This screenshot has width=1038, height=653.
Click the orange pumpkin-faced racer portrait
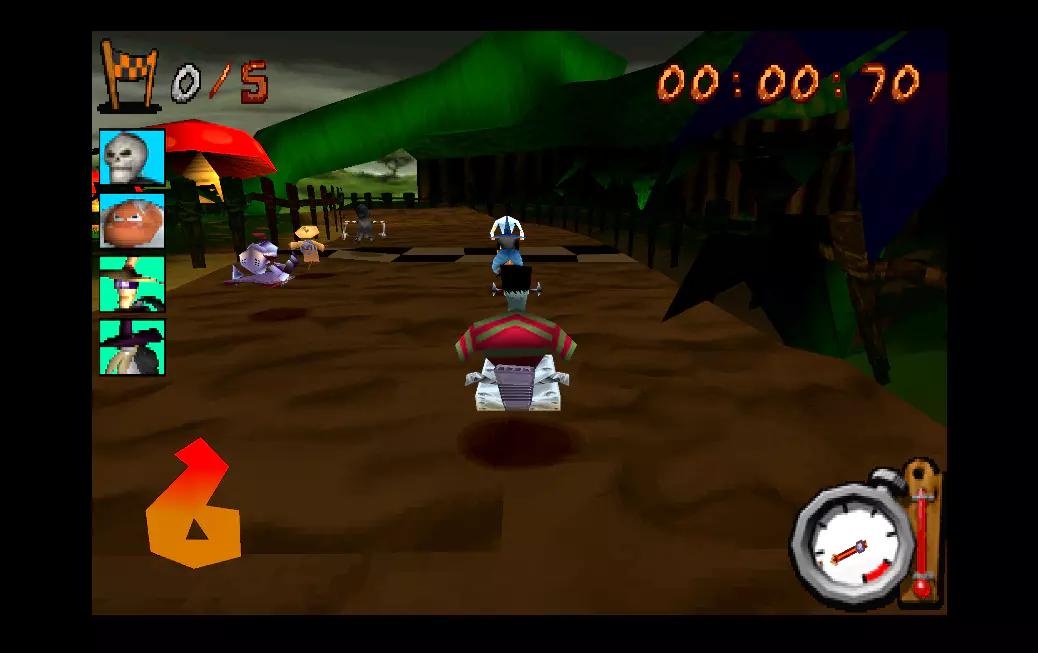pyautogui.click(x=131, y=221)
